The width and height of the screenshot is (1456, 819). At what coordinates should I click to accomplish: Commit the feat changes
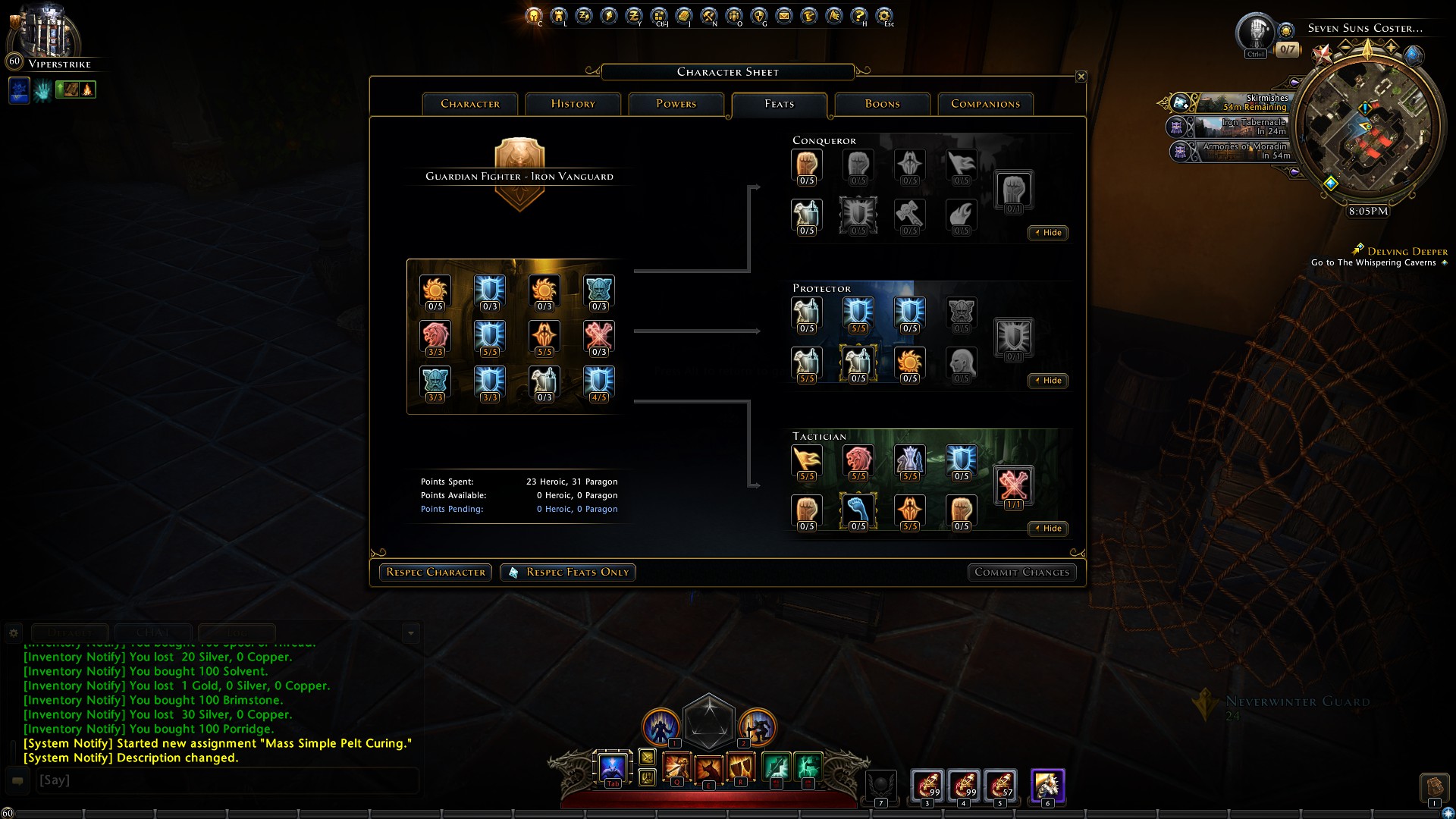pyautogui.click(x=1021, y=573)
